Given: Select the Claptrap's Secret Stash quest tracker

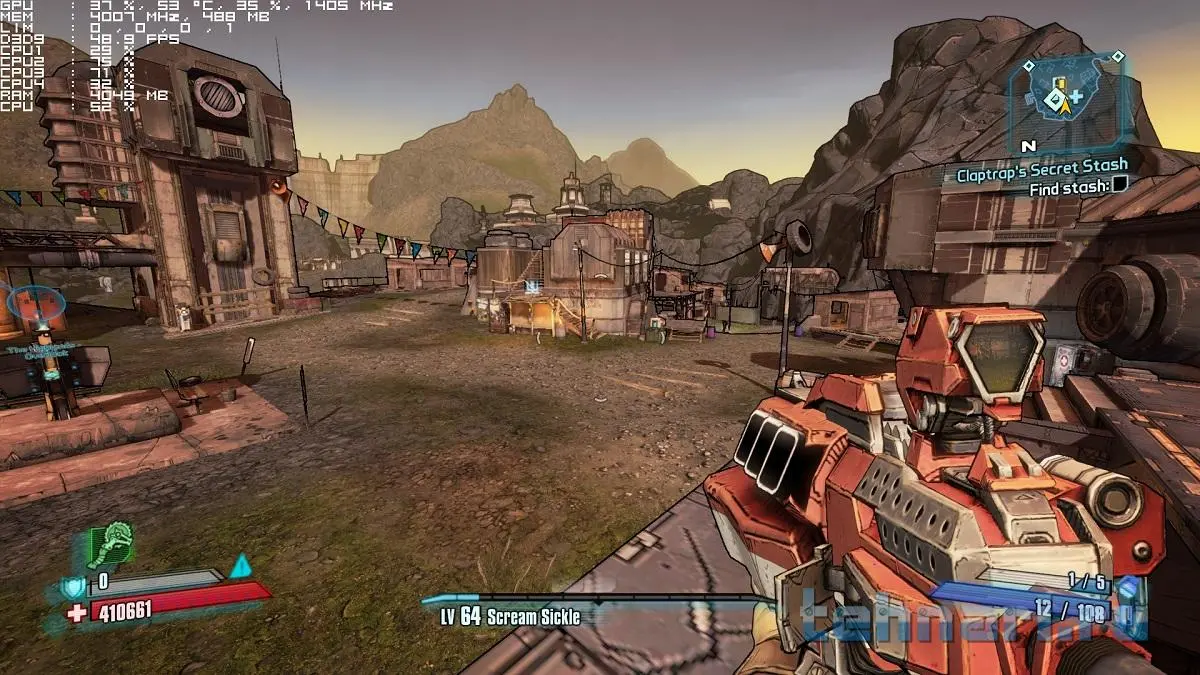Looking at the screenshot, I should tap(1041, 165).
